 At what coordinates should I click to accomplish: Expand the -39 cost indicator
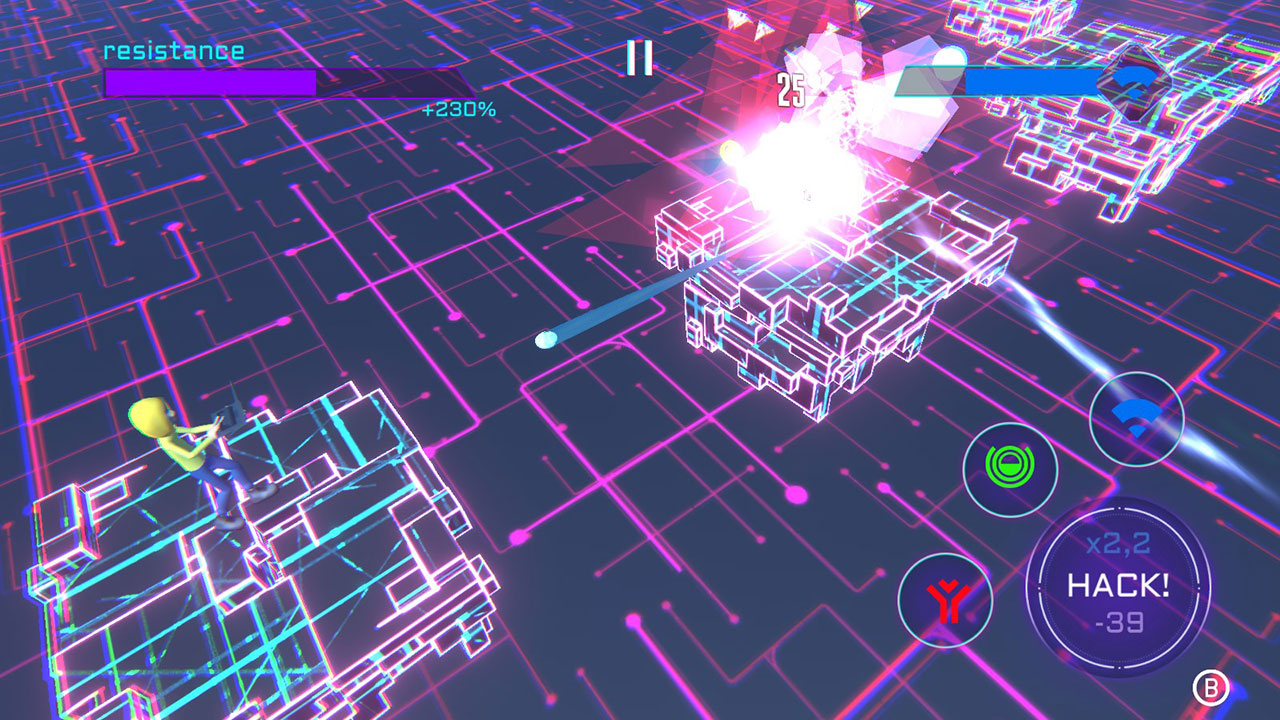click(1118, 624)
